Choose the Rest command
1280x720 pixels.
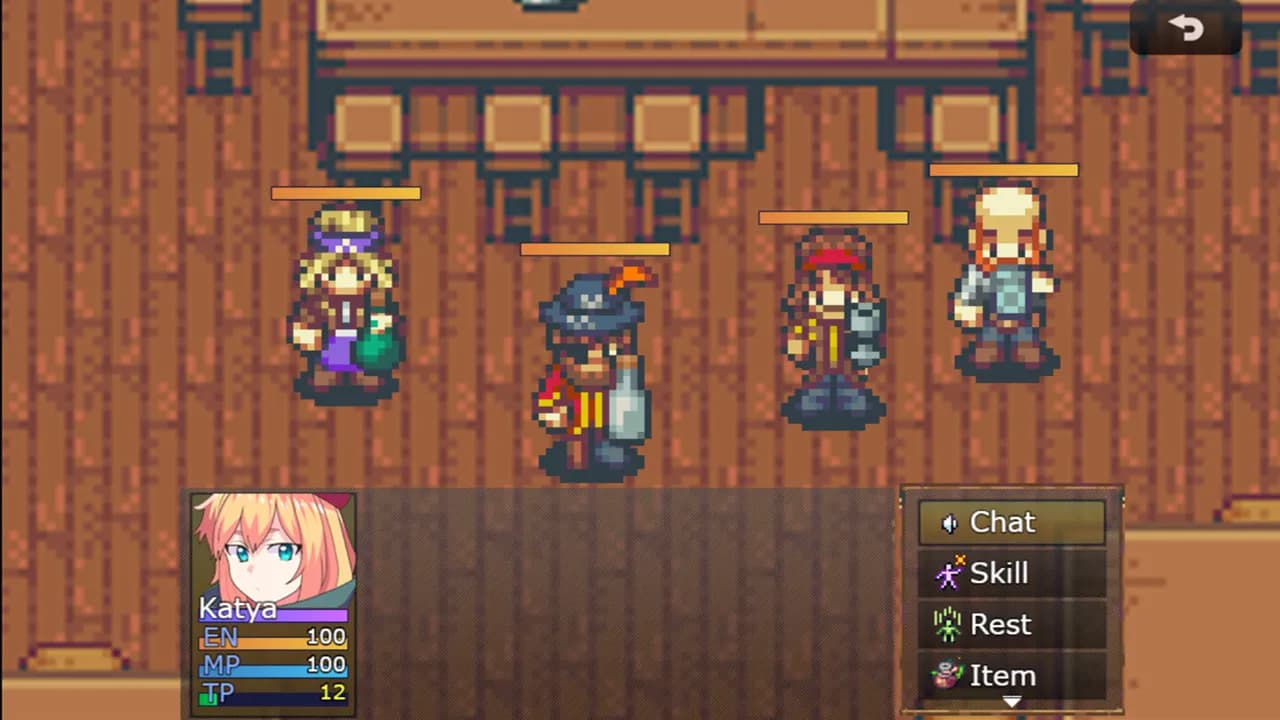pos(1001,624)
